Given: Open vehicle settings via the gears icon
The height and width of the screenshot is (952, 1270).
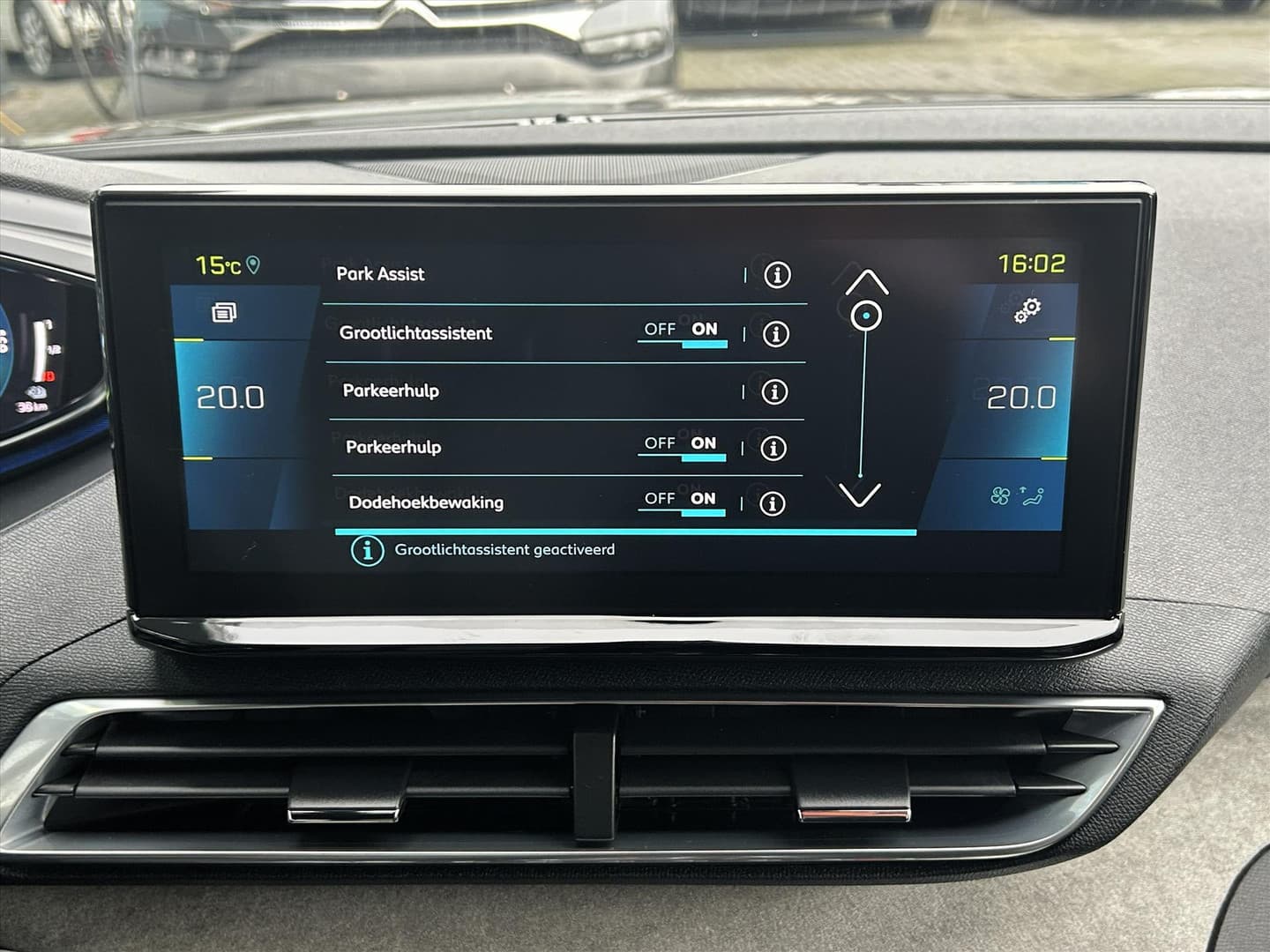Looking at the screenshot, I should tap(1028, 309).
